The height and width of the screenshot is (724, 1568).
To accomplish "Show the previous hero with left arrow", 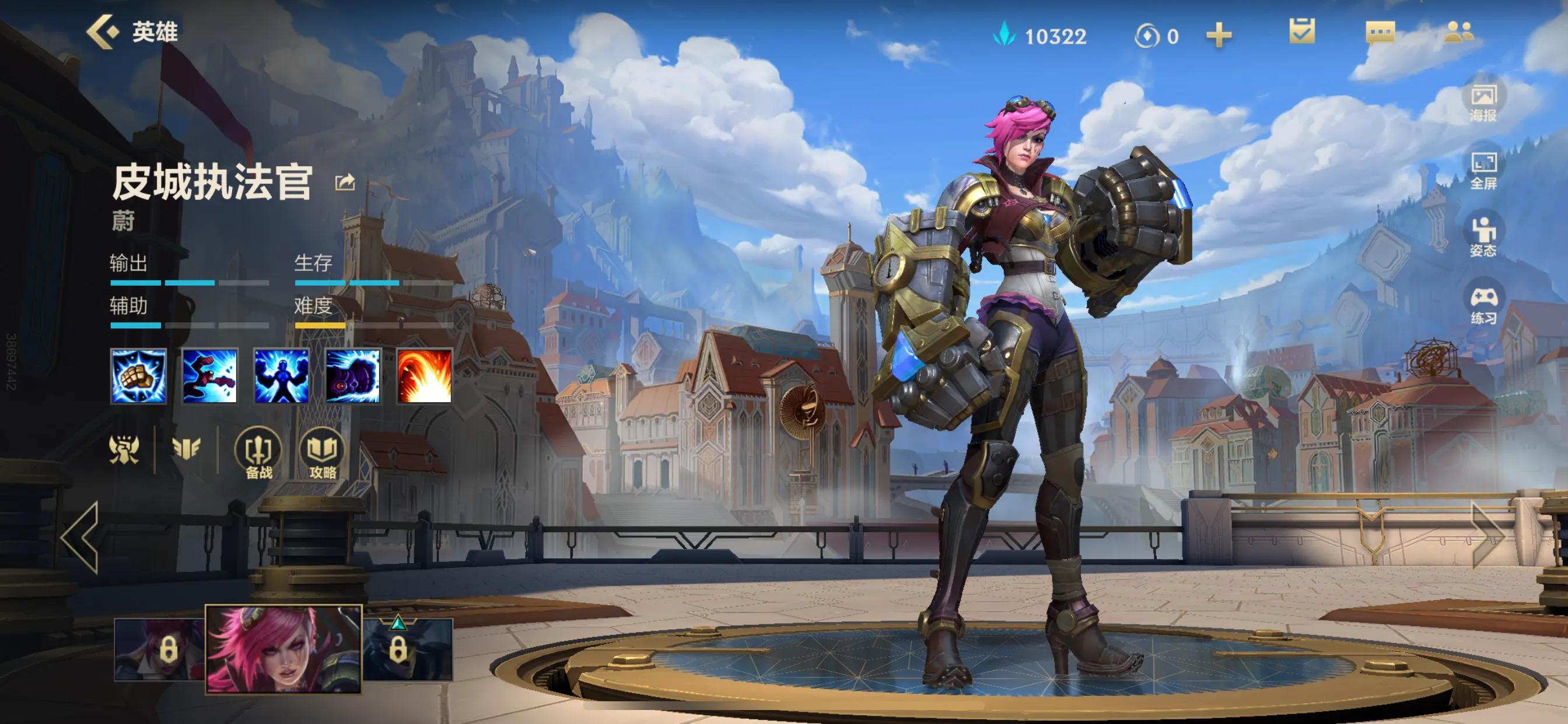I will (x=80, y=537).
